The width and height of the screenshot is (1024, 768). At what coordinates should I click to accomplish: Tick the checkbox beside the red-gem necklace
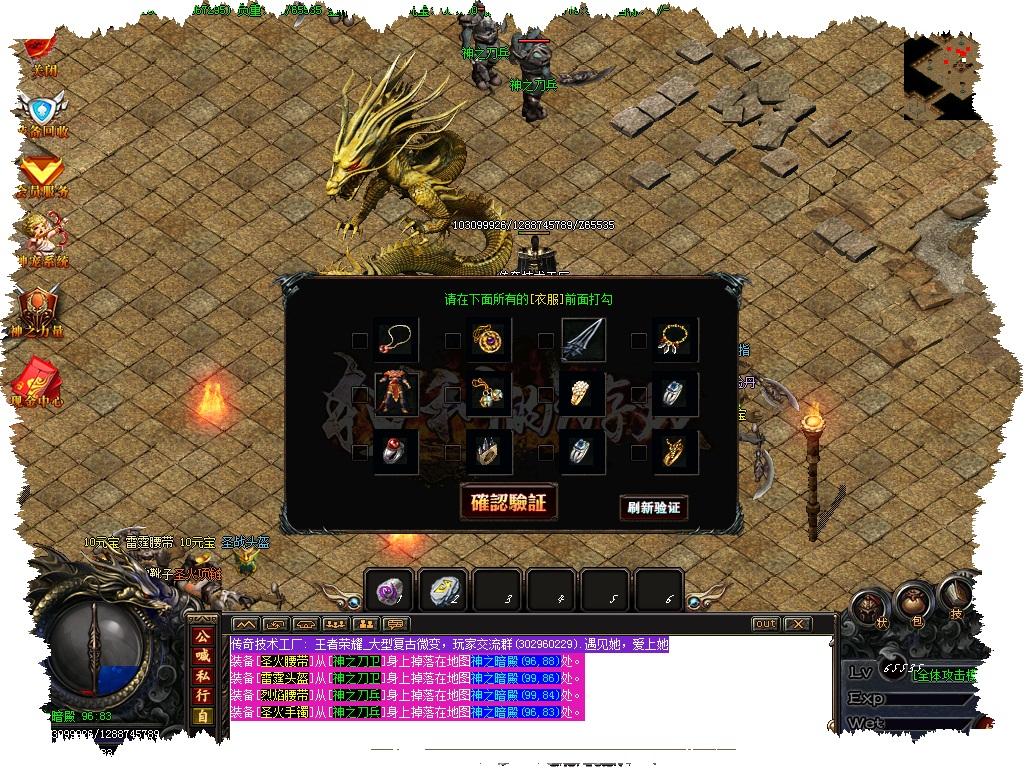coord(360,341)
